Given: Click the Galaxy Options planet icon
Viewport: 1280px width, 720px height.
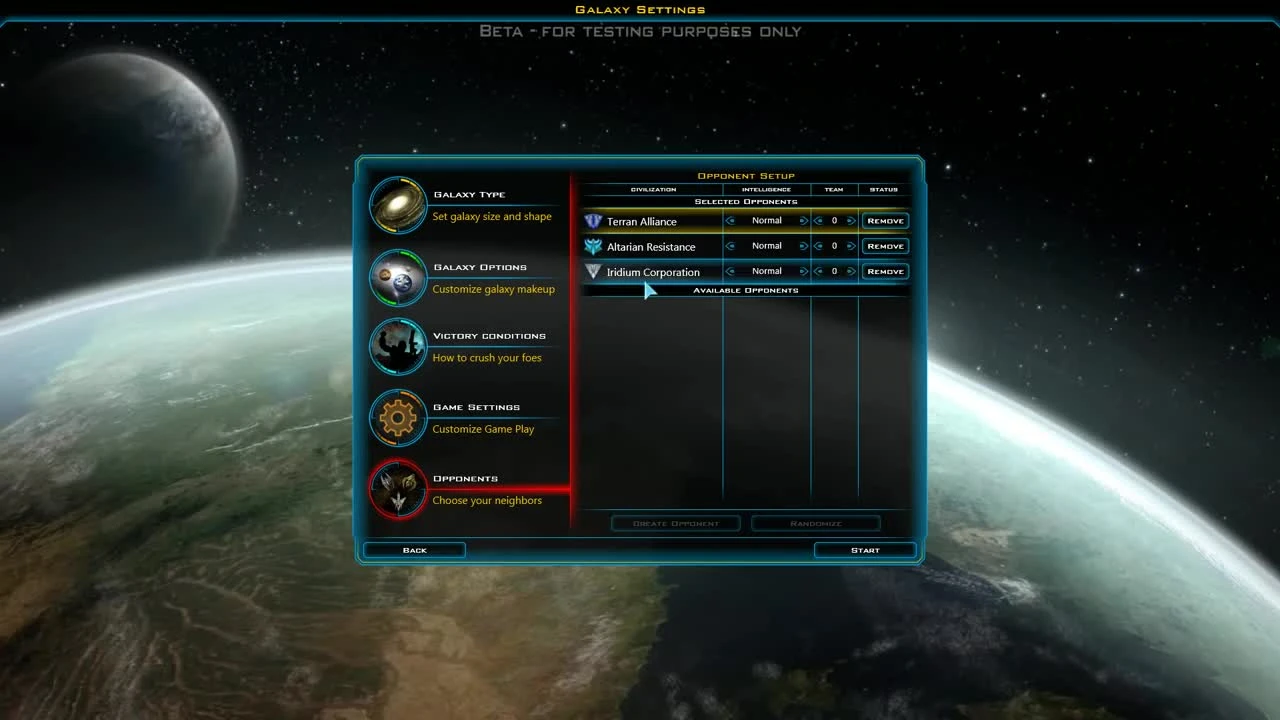Looking at the screenshot, I should coord(397,277).
